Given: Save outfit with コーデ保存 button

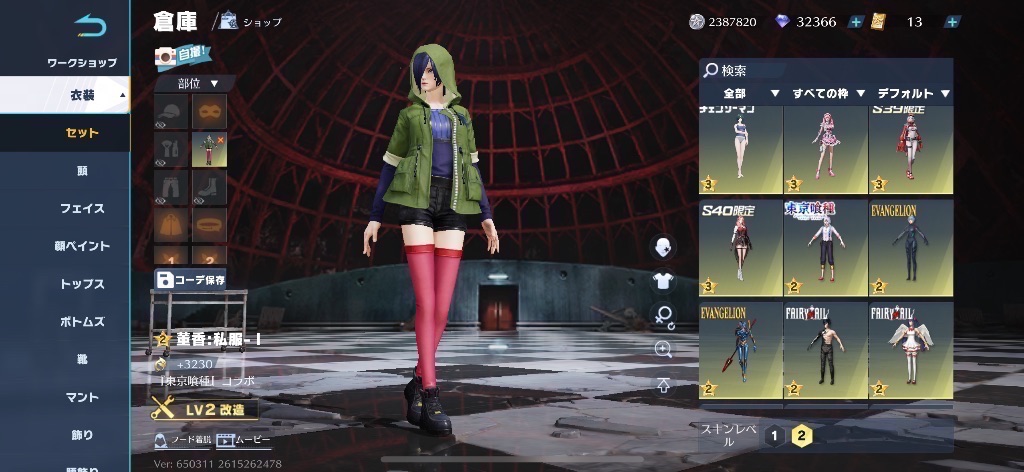Looking at the screenshot, I should click(x=191, y=279).
